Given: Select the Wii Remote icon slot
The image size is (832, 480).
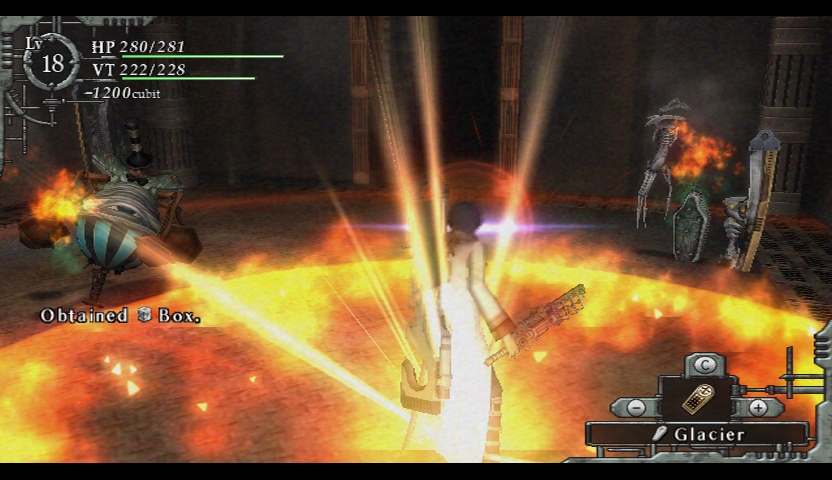Looking at the screenshot, I should pyautogui.click(x=696, y=400).
